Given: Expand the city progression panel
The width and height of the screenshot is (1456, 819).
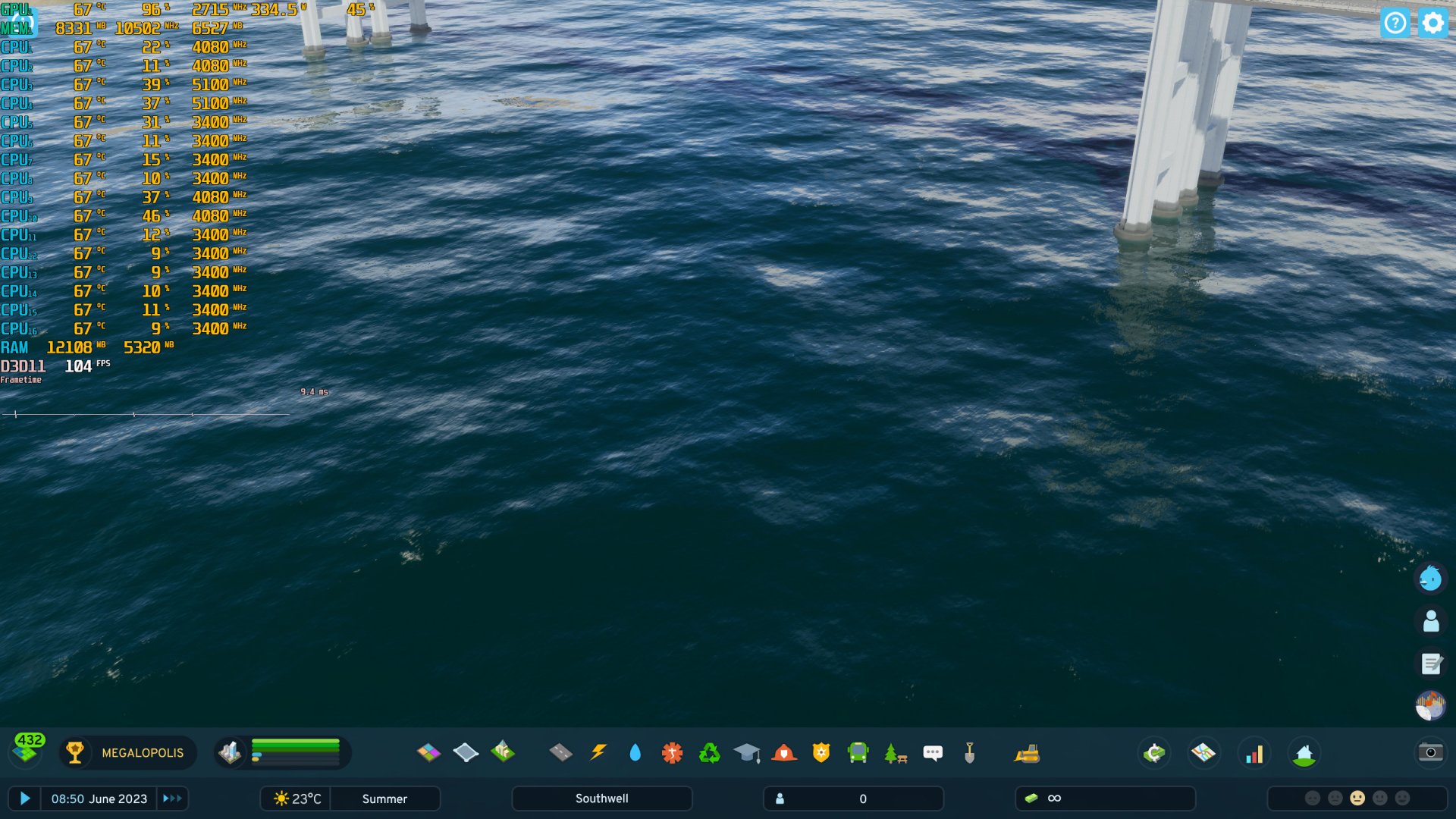Looking at the screenshot, I should tap(127, 753).
